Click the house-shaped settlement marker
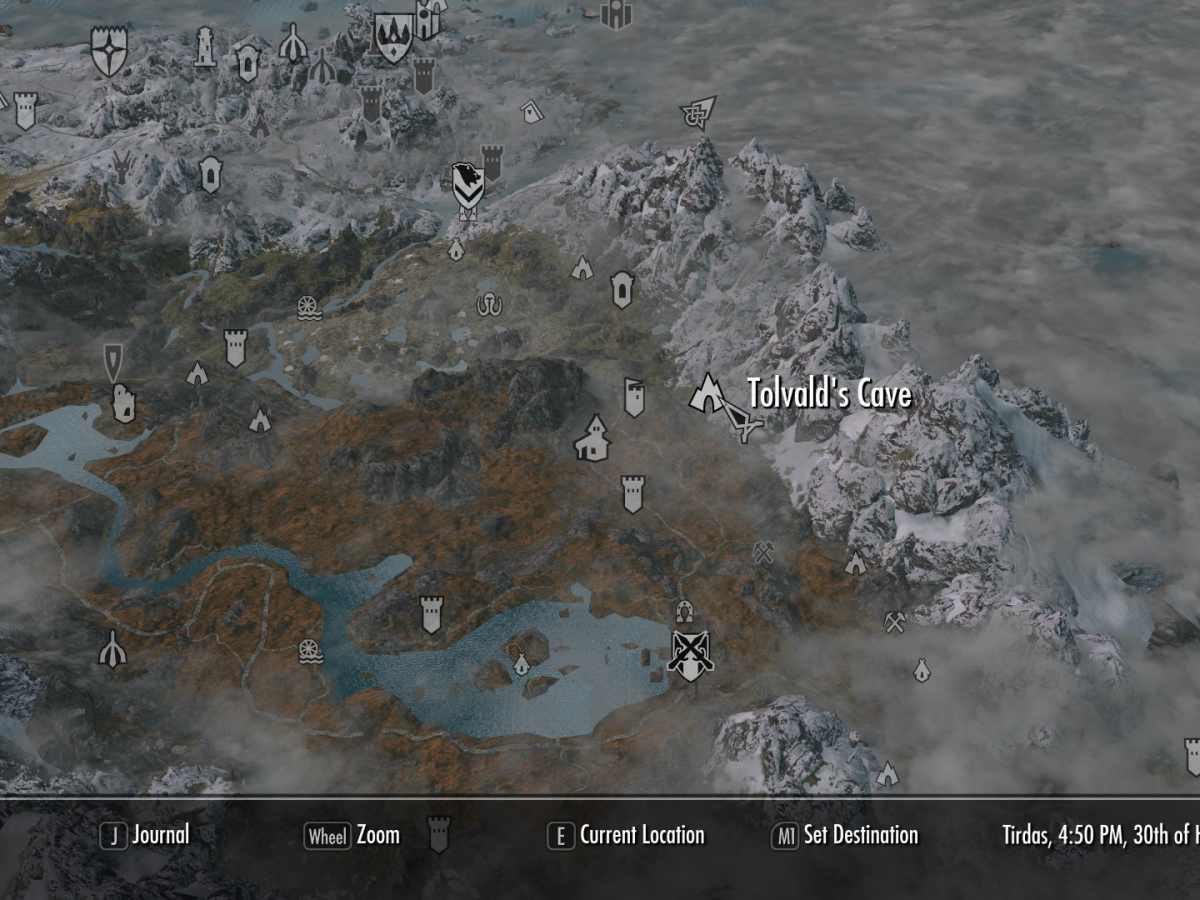This screenshot has width=1200, height=900. pyautogui.click(x=592, y=439)
